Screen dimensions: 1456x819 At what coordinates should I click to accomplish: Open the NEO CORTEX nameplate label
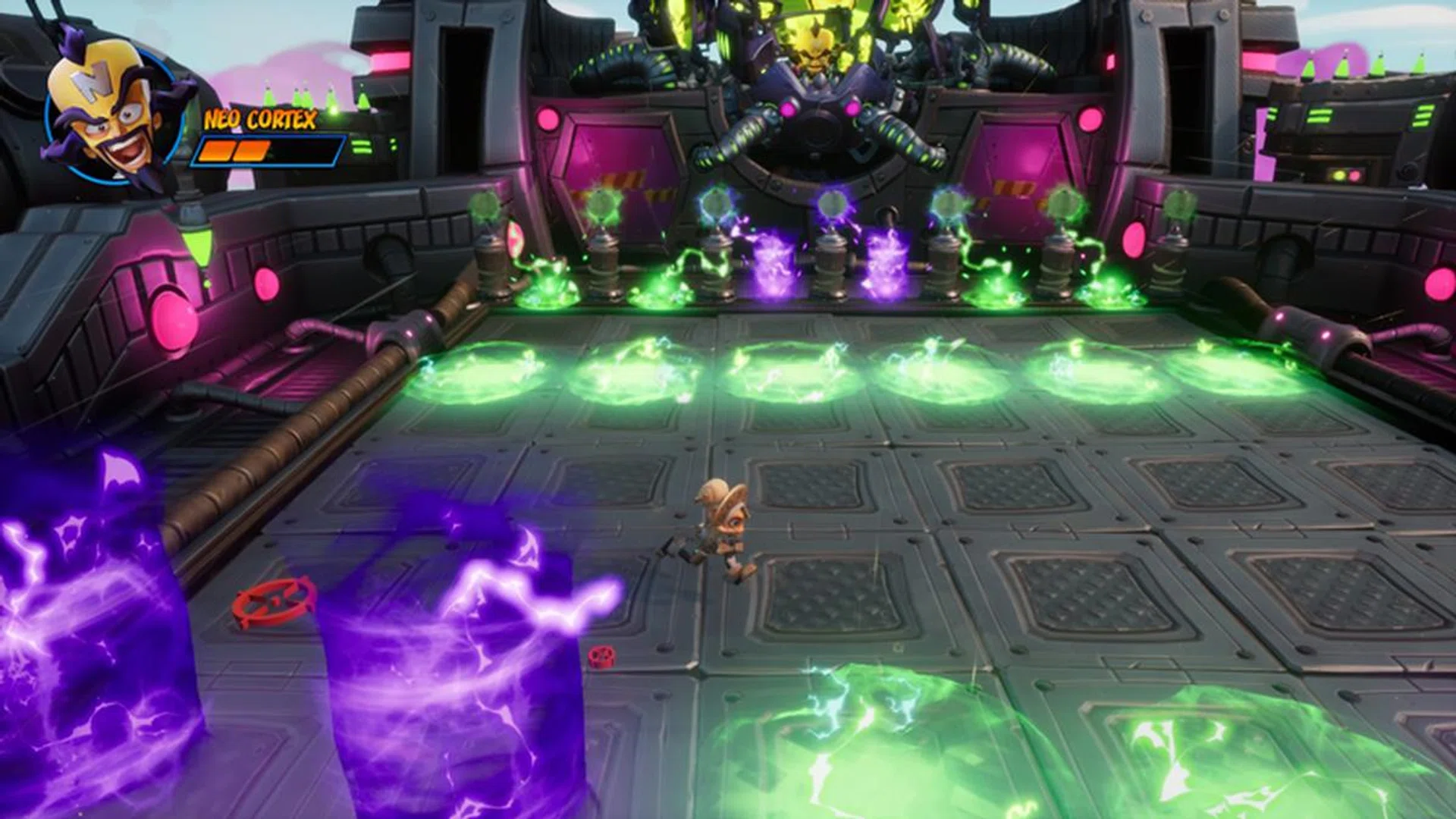(262, 120)
